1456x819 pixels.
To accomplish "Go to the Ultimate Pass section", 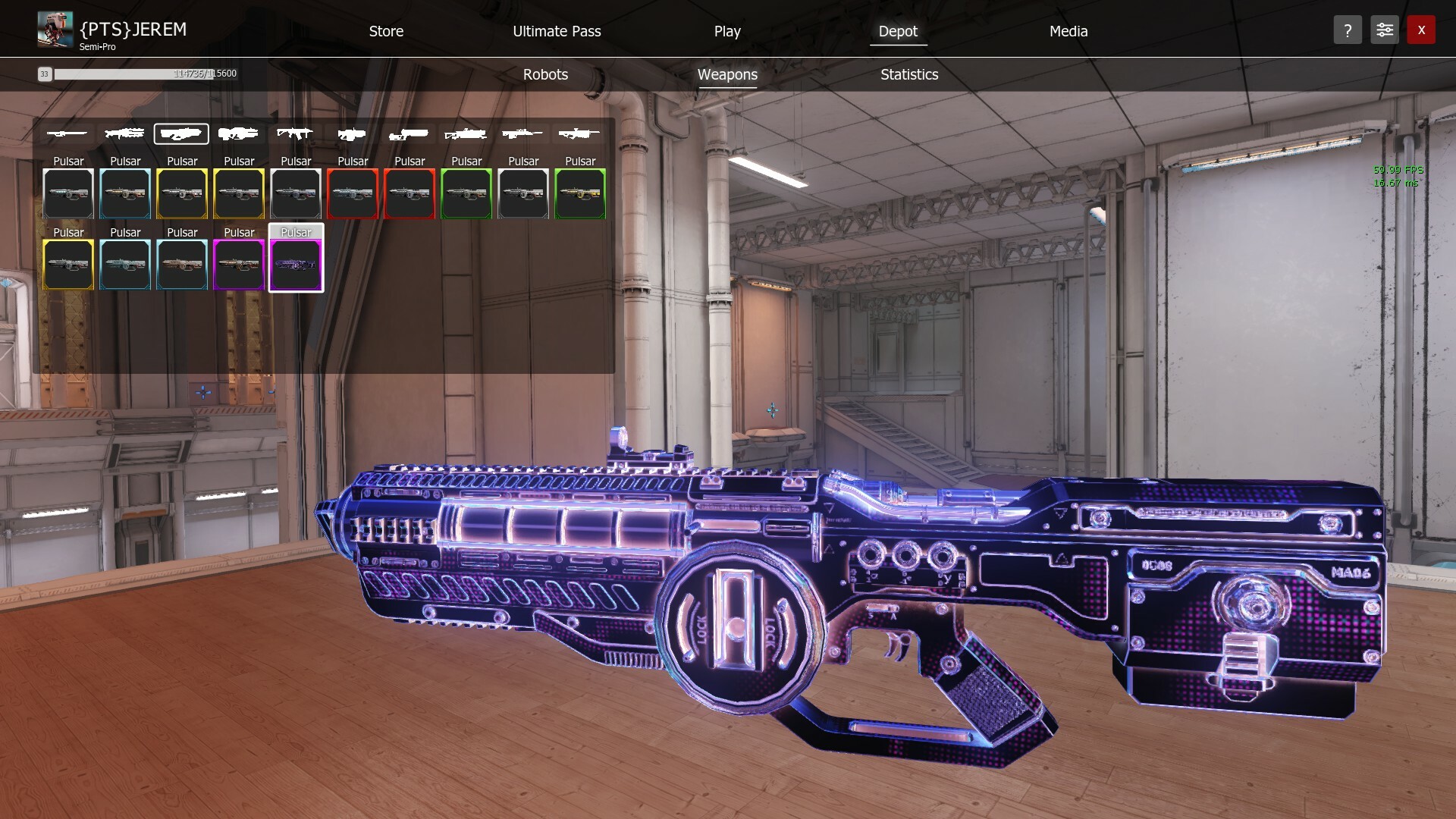I will pos(557,31).
